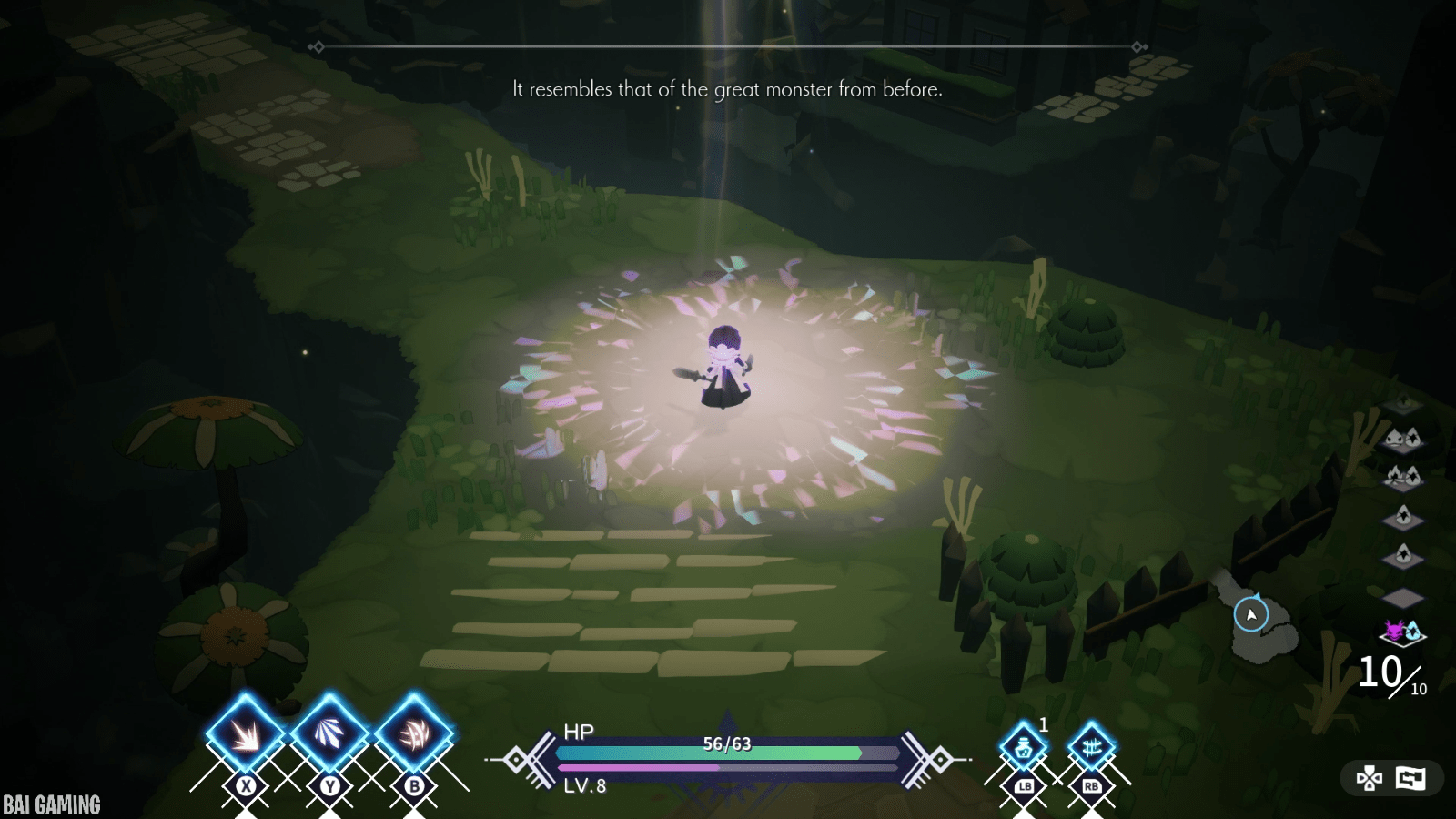The height and width of the screenshot is (819, 1456).
Task: Click the map flag icon
Action: pyautogui.click(x=1410, y=778)
